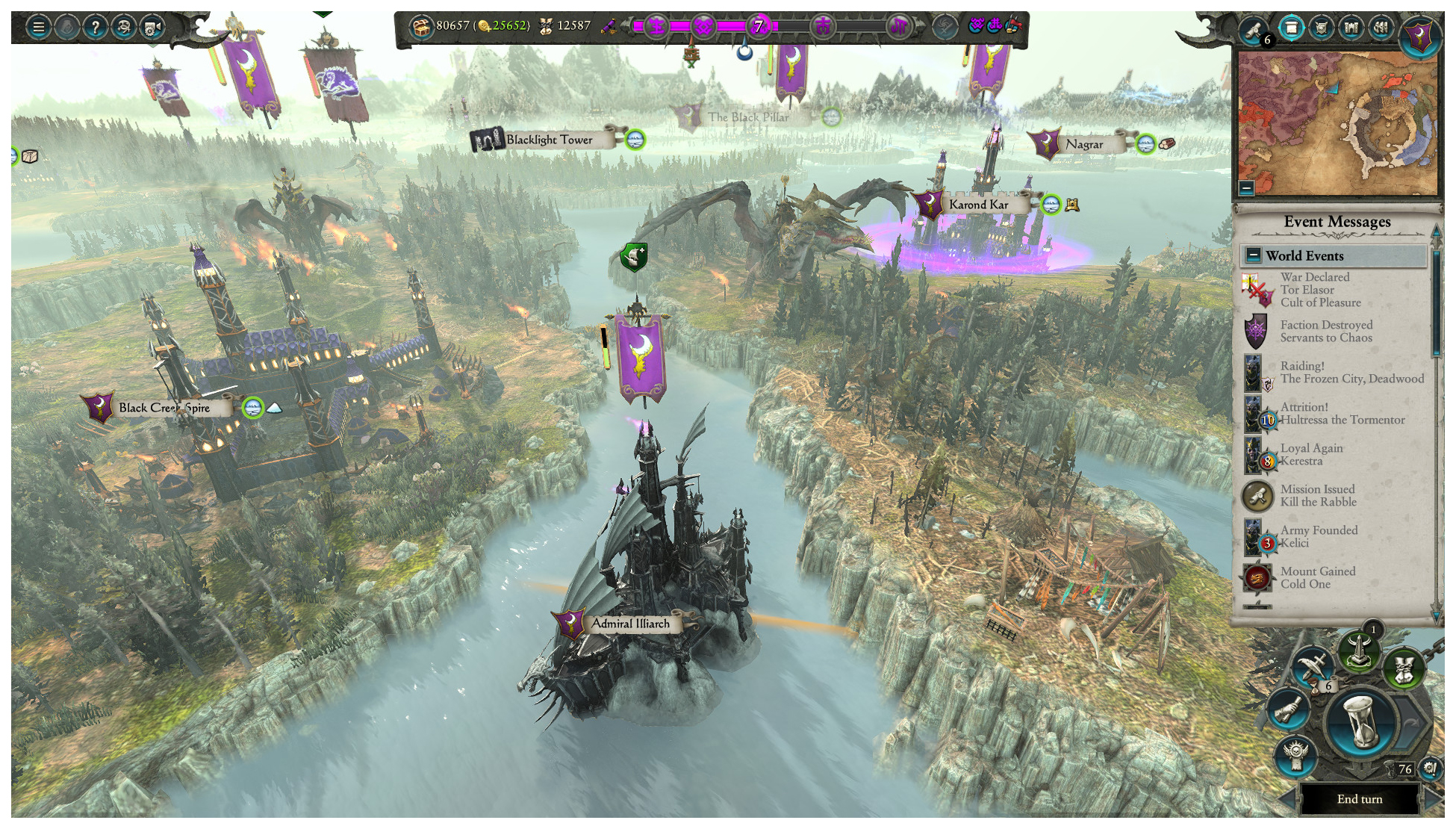Screen dimensions: 1456x829
Task: Collapse the minimap with the minus button
Action: click(1246, 187)
